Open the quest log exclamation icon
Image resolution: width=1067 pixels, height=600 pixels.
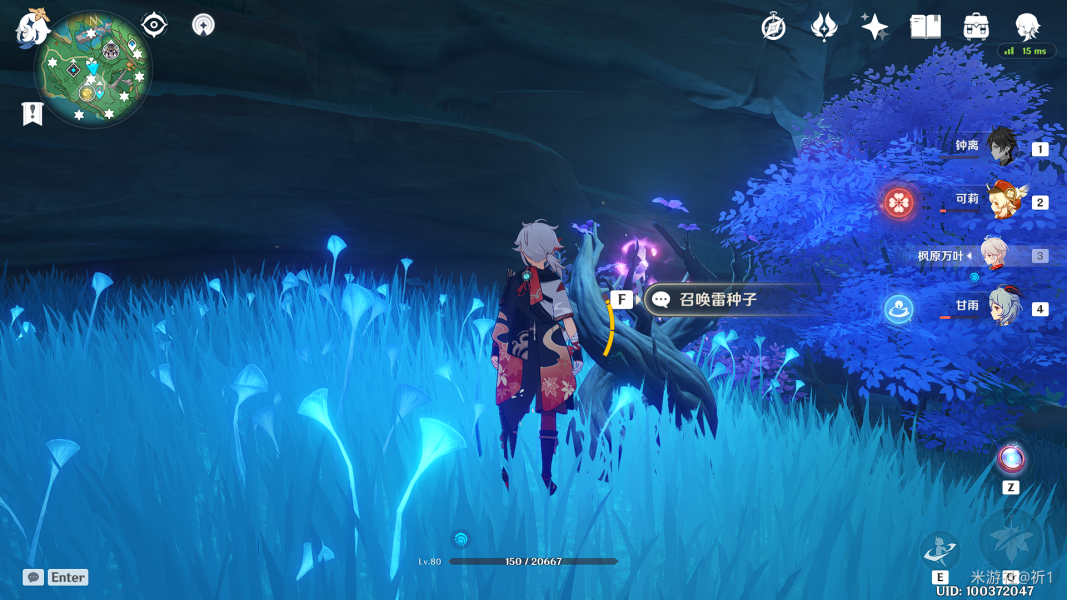click(33, 114)
